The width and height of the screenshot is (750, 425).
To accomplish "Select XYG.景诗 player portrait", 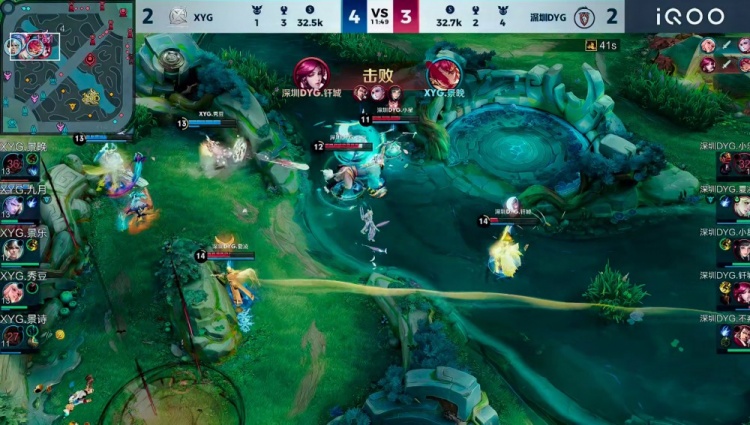I will click(x=13, y=336).
